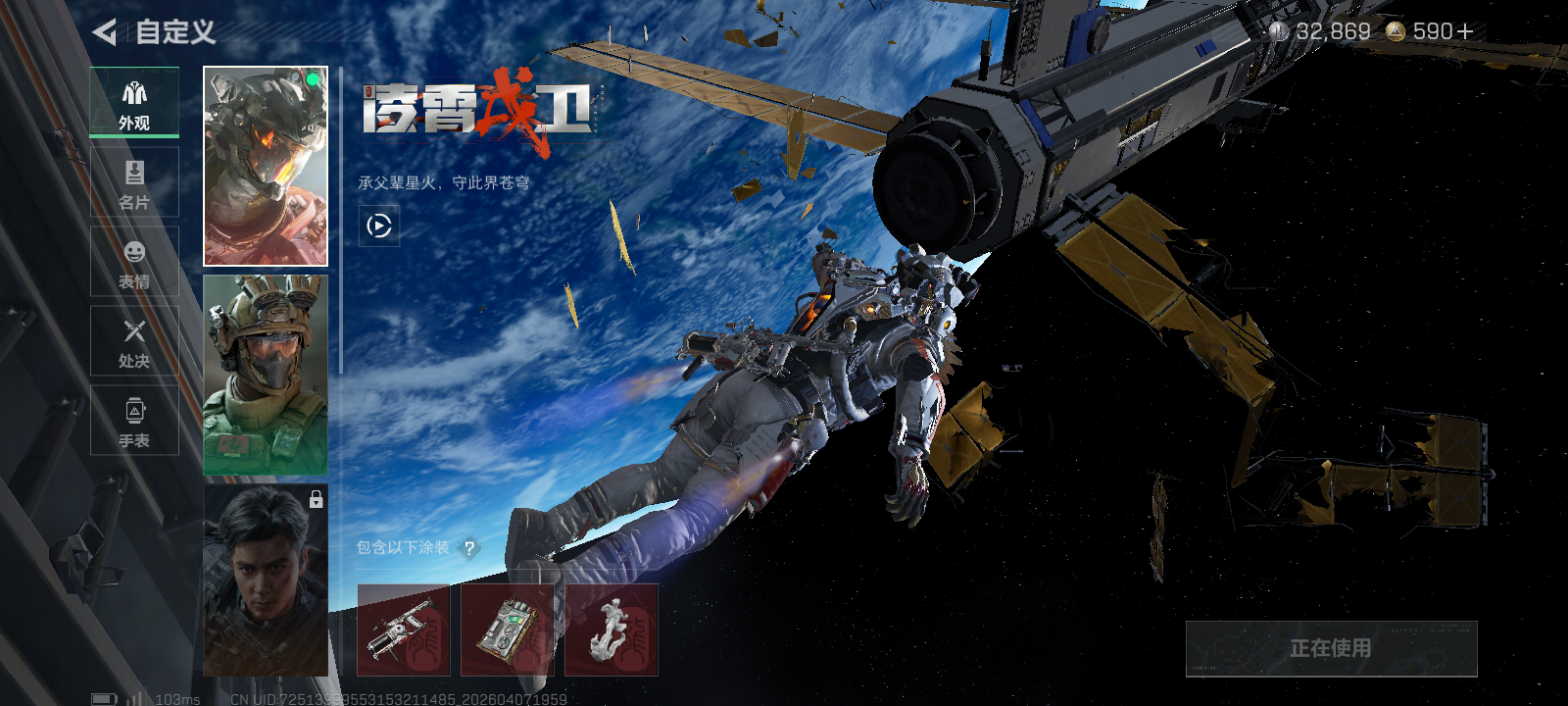
Task: Switch to the 手表 watch tab
Action: pyautogui.click(x=134, y=421)
